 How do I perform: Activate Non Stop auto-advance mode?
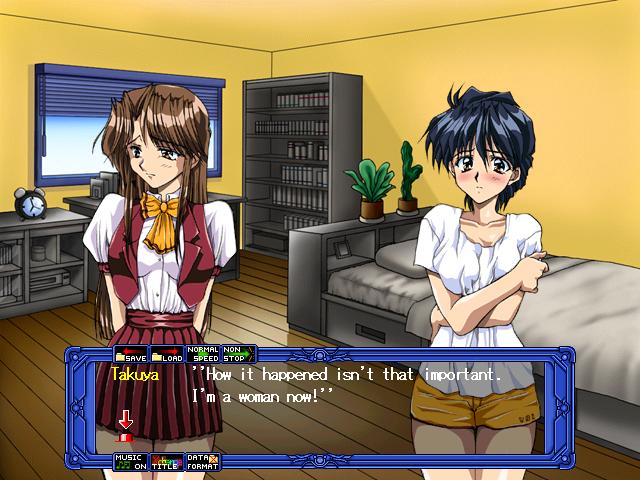(238, 354)
